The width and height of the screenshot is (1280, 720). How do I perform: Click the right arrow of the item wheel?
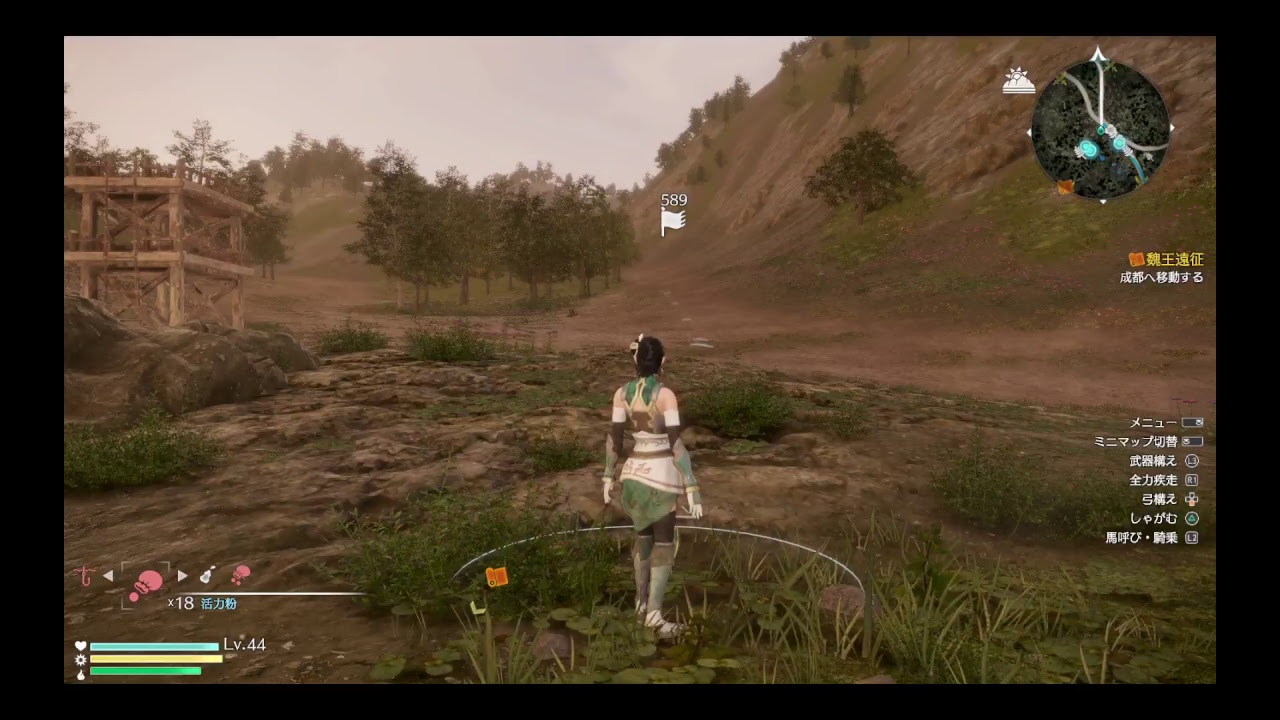click(x=182, y=574)
